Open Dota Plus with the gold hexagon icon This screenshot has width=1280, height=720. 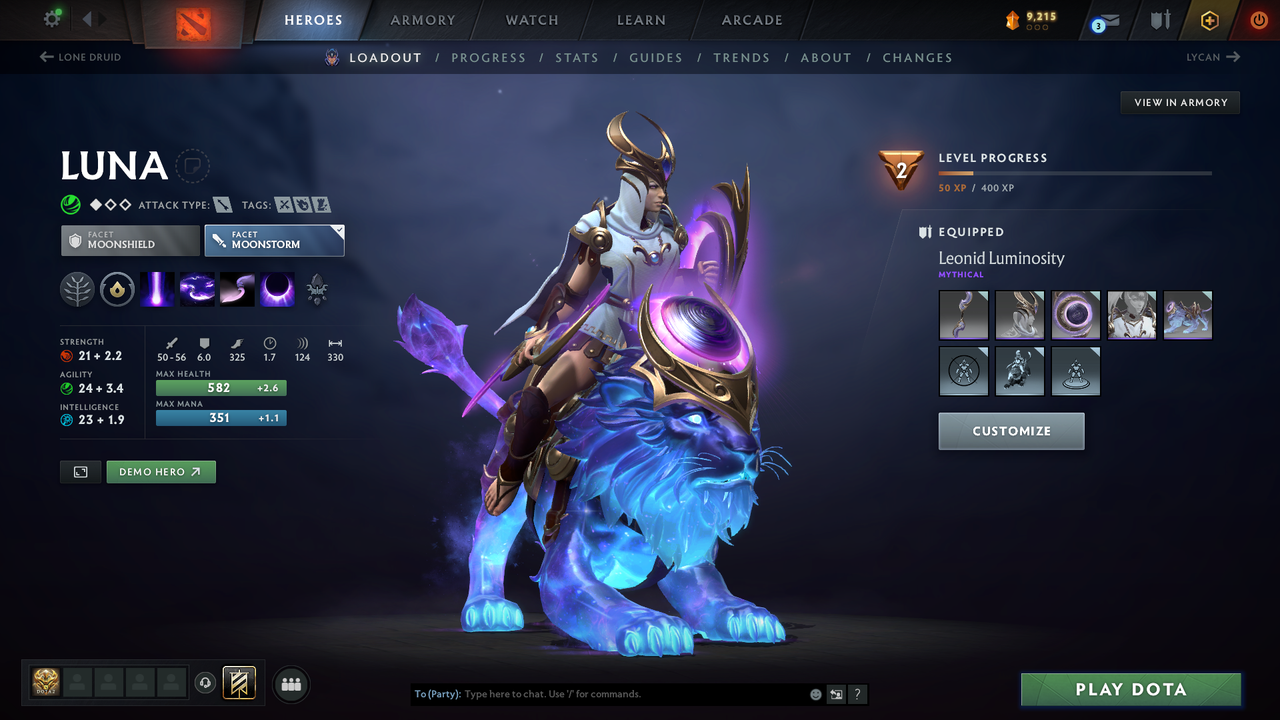[x=1209, y=20]
